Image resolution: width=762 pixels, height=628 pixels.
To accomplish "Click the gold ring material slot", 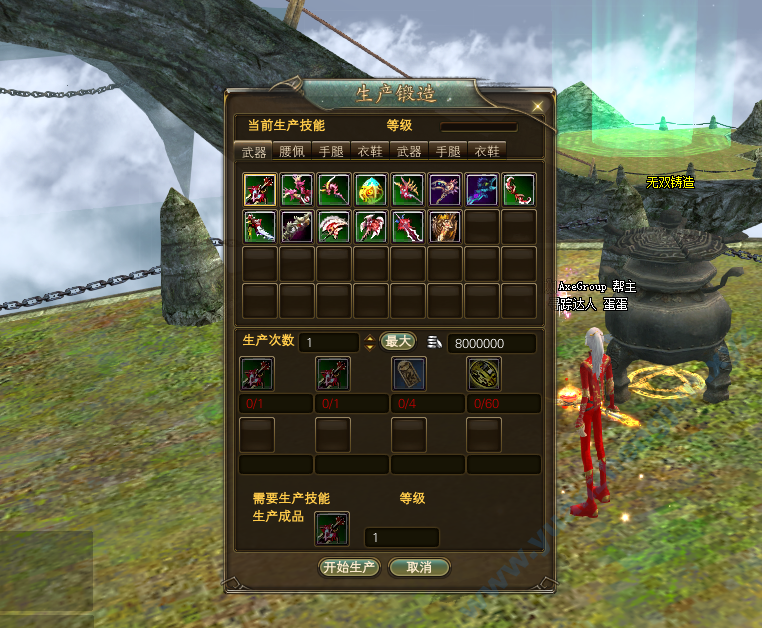I will tap(484, 374).
